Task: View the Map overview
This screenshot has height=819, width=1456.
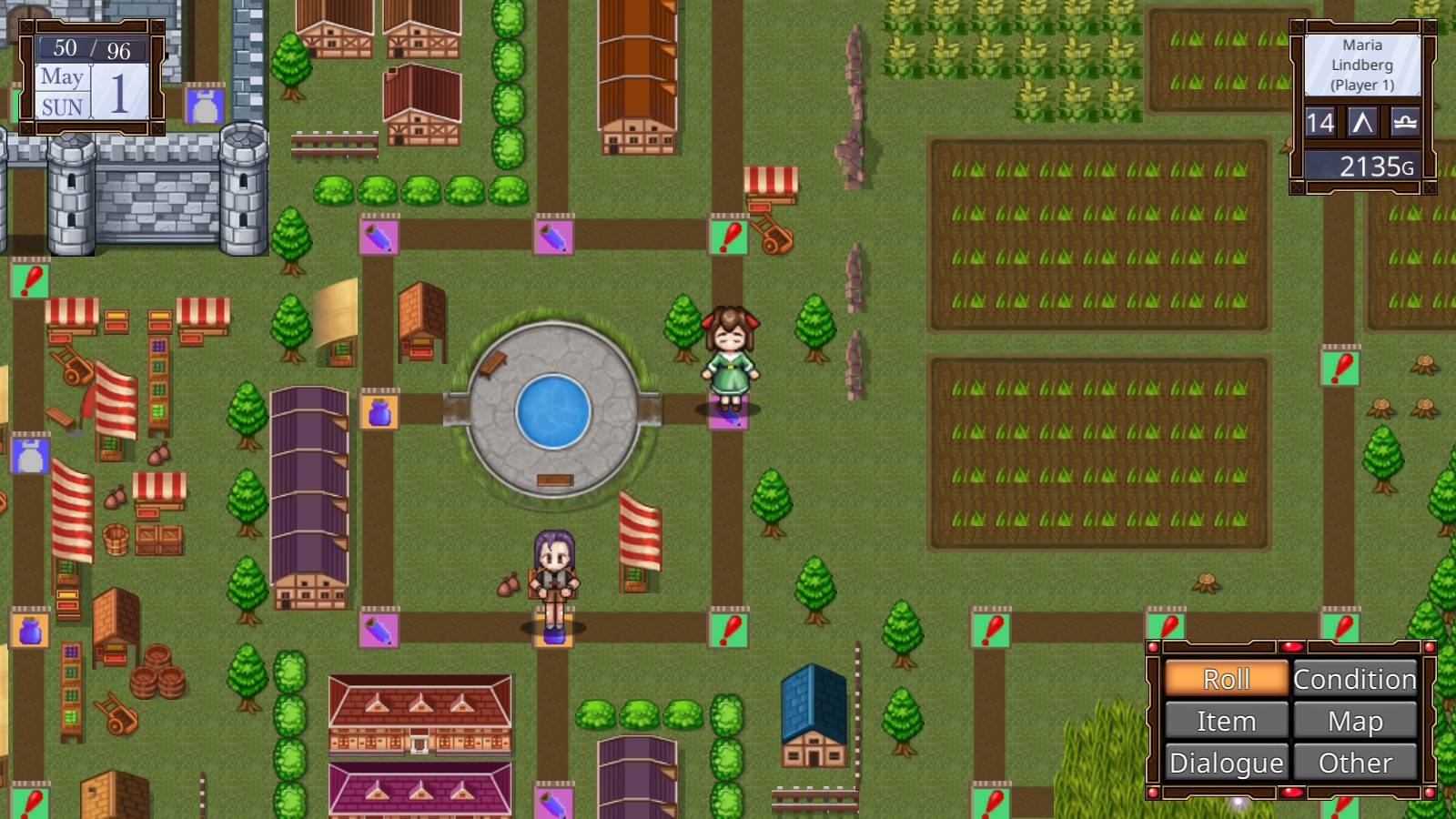Action: [x=1355, y=721]
